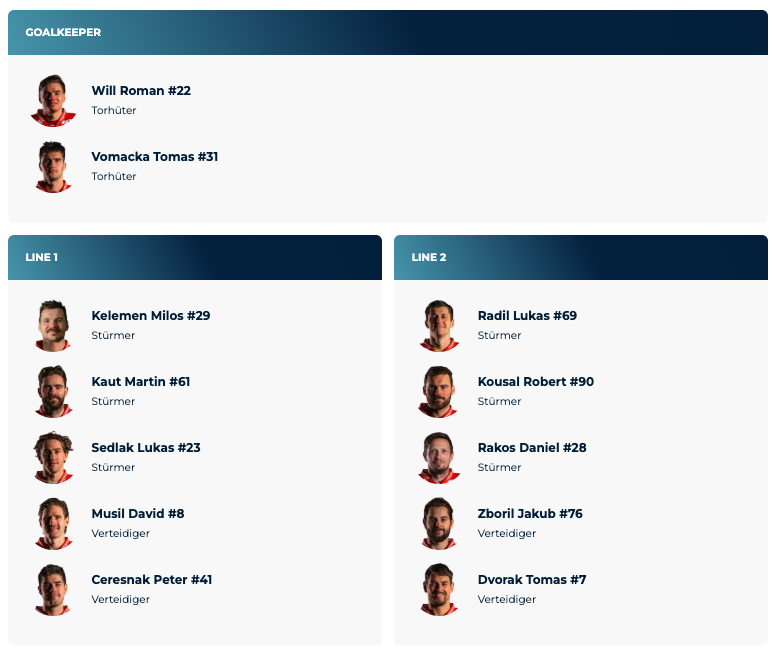Click Sedlak Lukas #23 in Line 1
This screenshot has height=654, width=771.
point(145,448)
